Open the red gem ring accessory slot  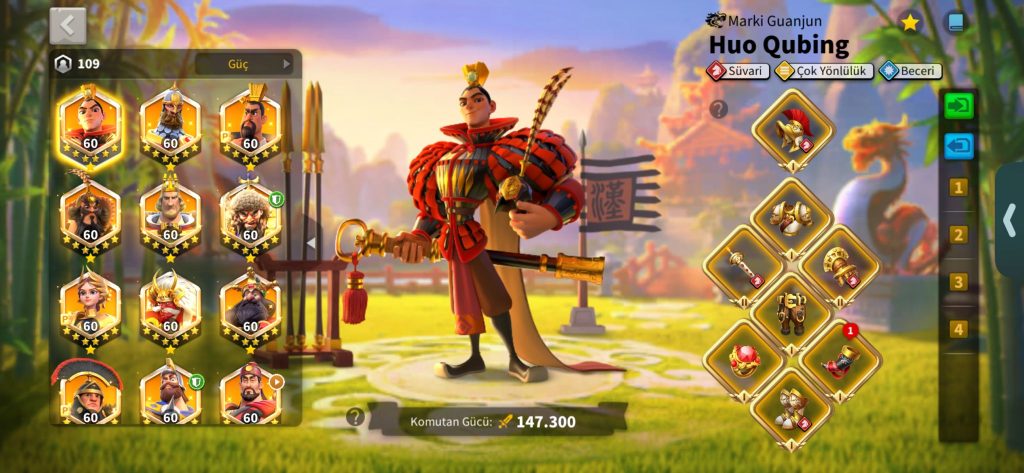[x=744, y=357]
